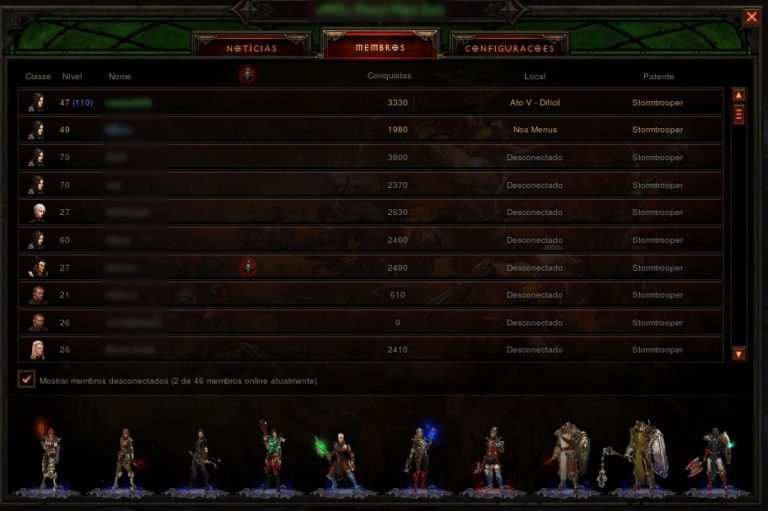Screen dimensions: 768x511
Task: Click the member list's scroll-up arrow
Action: tap(739, 95)
